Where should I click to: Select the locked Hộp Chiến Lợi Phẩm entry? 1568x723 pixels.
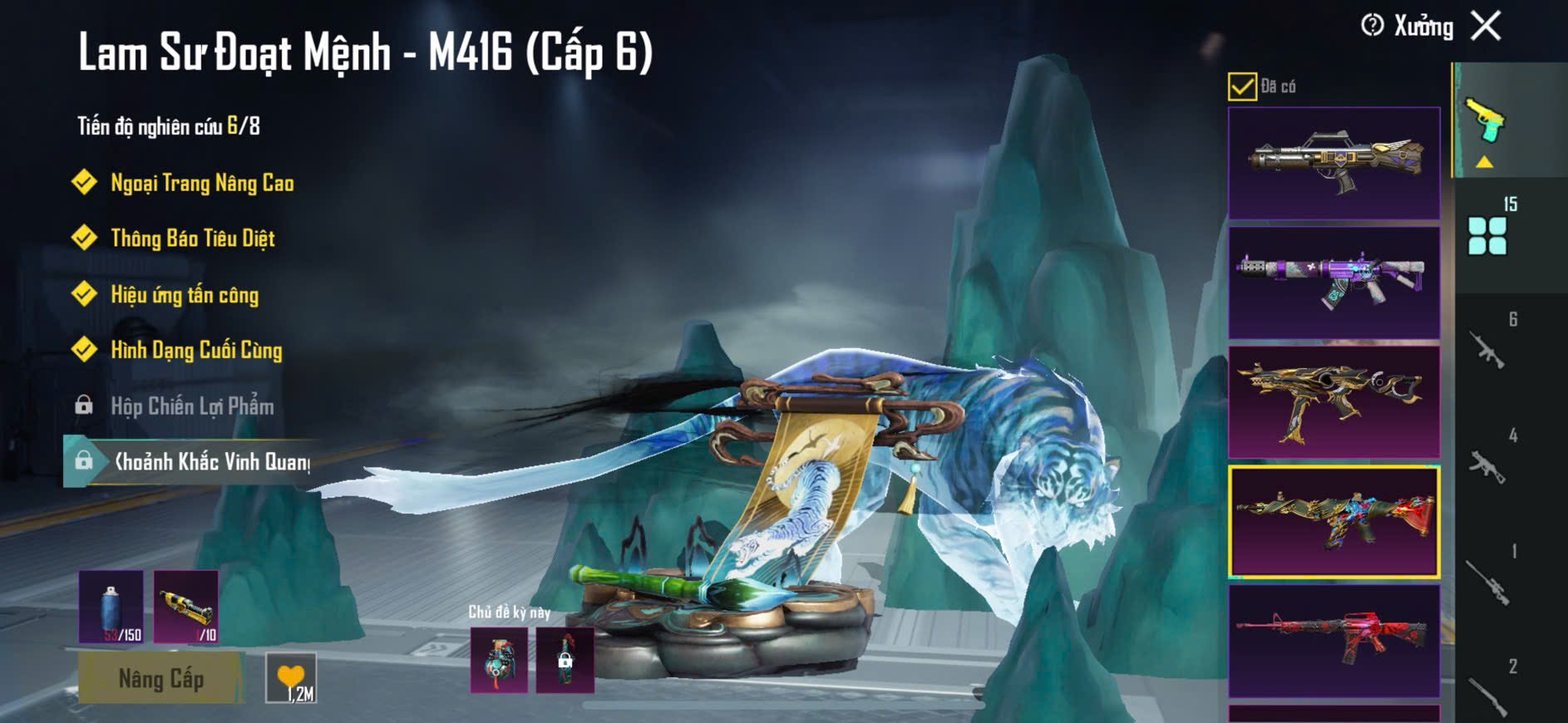tap(192, 406)
